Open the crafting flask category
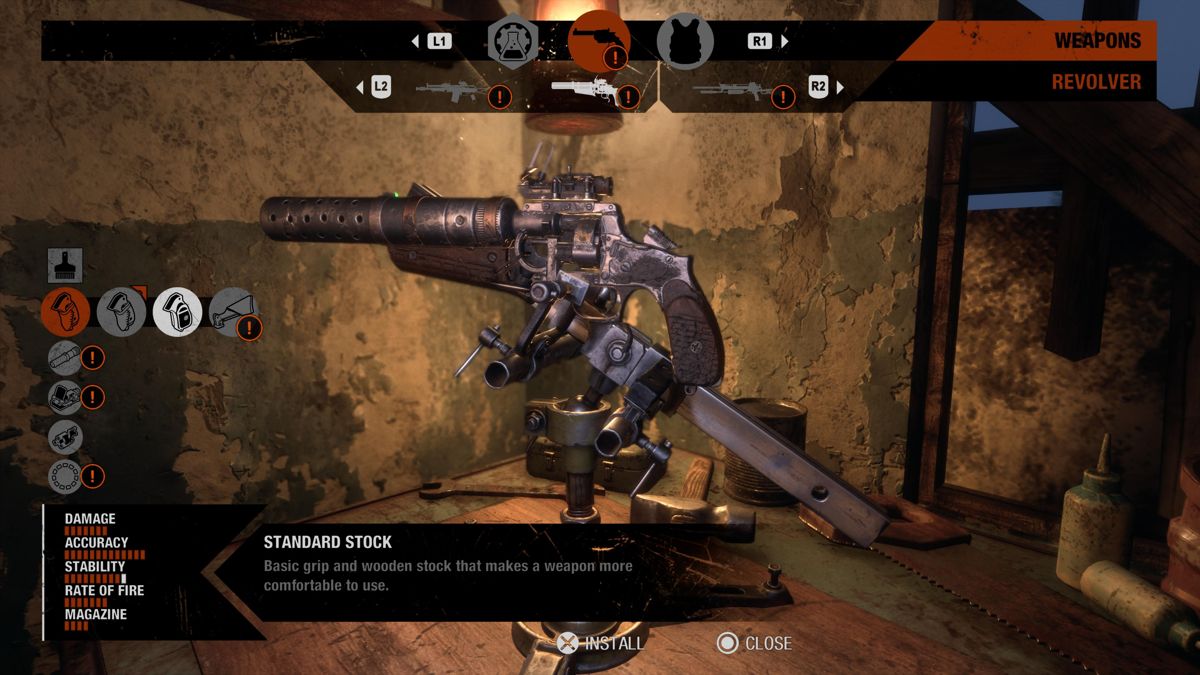Image resolution: width=1200 pixels, height=675 pixels. 513,41
